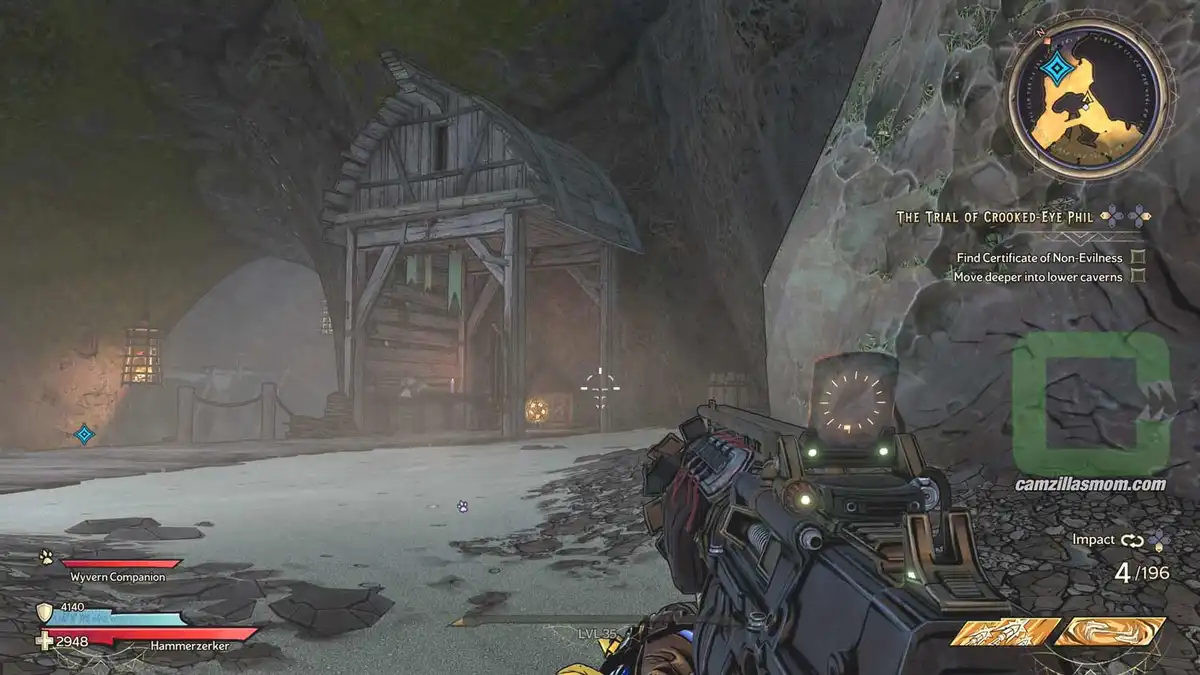1200x675 pixels.
Task: Click the green C watermark logo
Action: click(x=1090, y=403)
